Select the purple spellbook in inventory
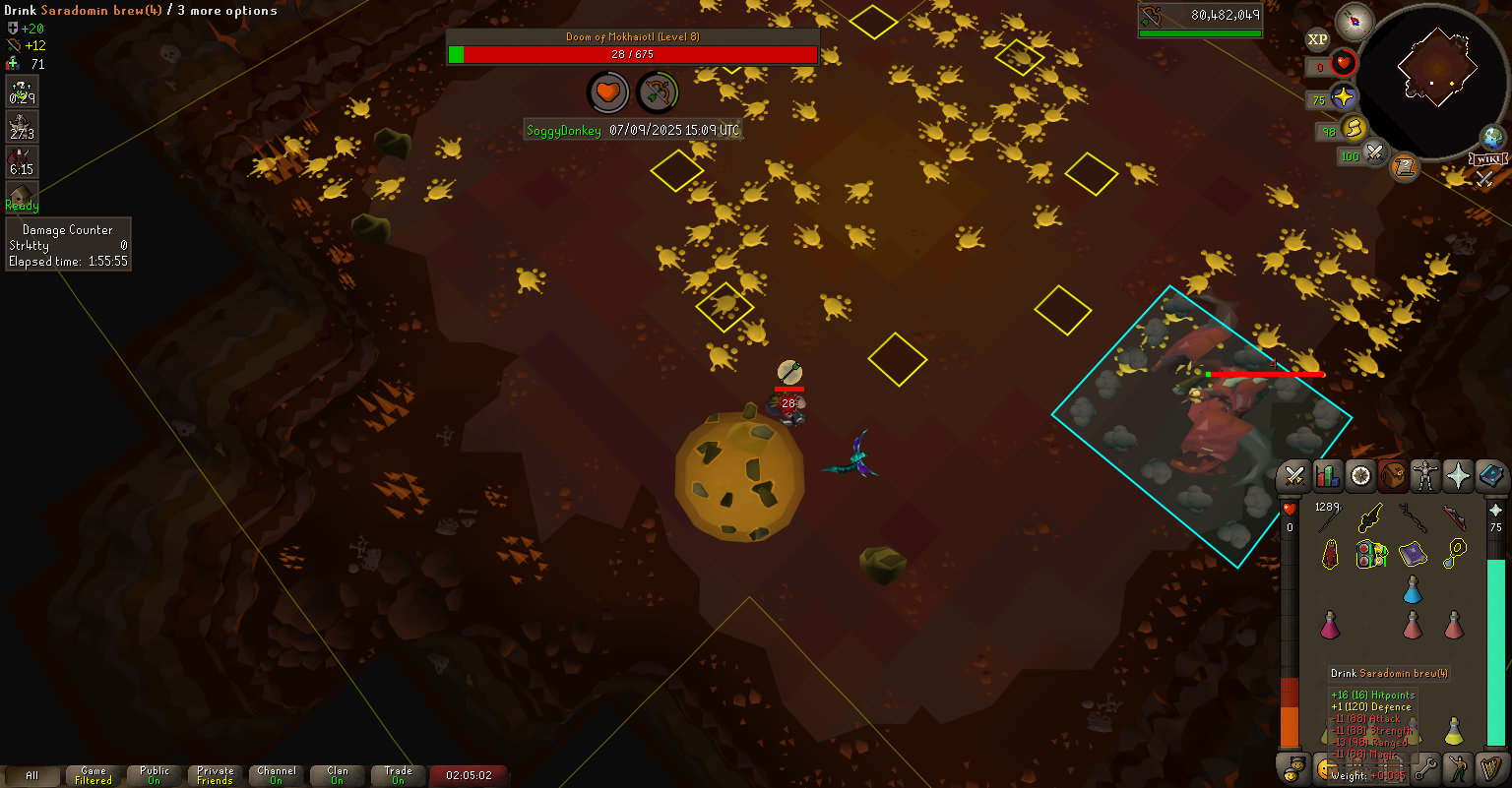The height and width of the screenshot is (788, 1512). pos(1413,554)
